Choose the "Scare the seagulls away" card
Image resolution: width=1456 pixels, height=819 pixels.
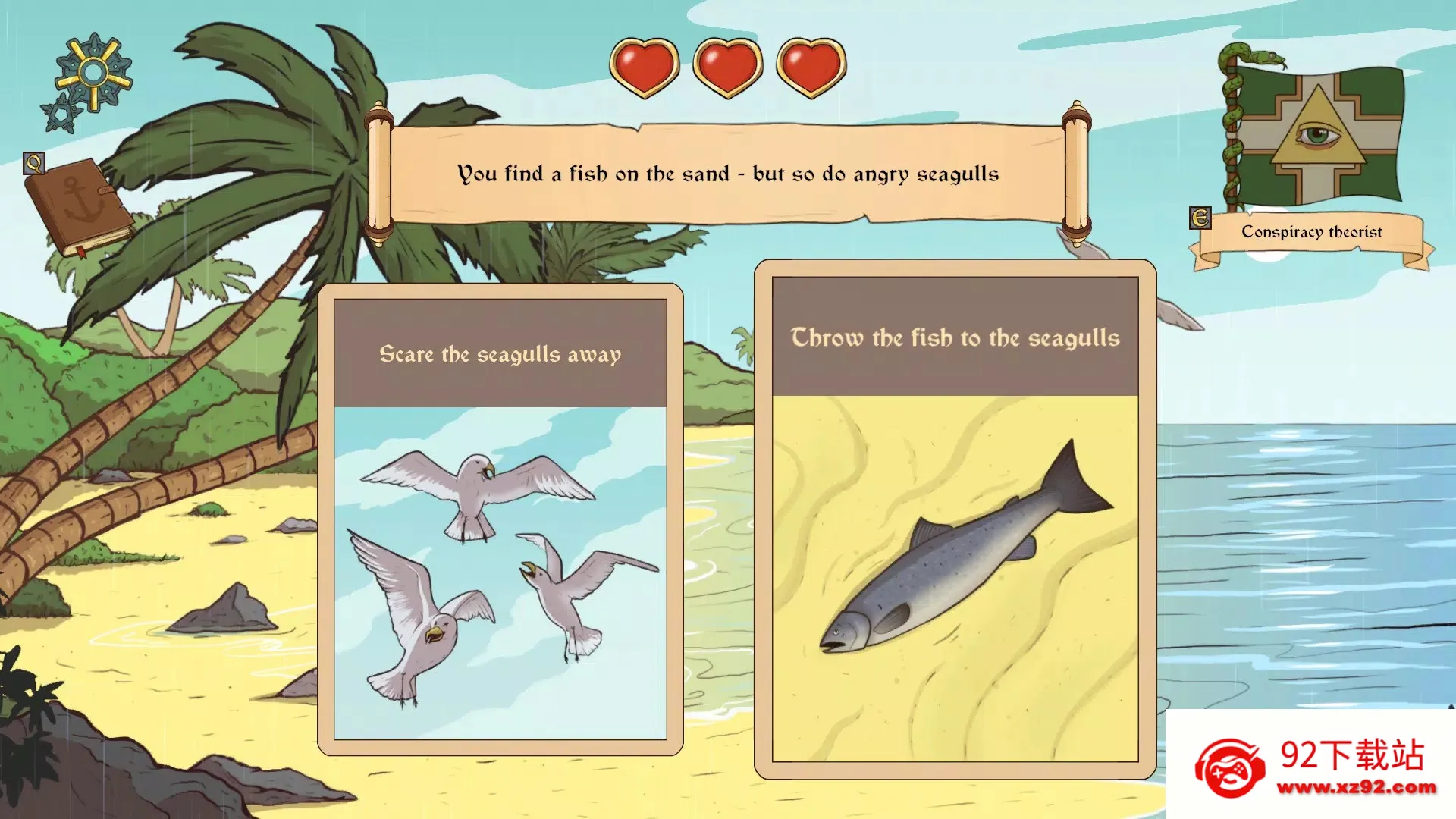(x=500, y=519)
